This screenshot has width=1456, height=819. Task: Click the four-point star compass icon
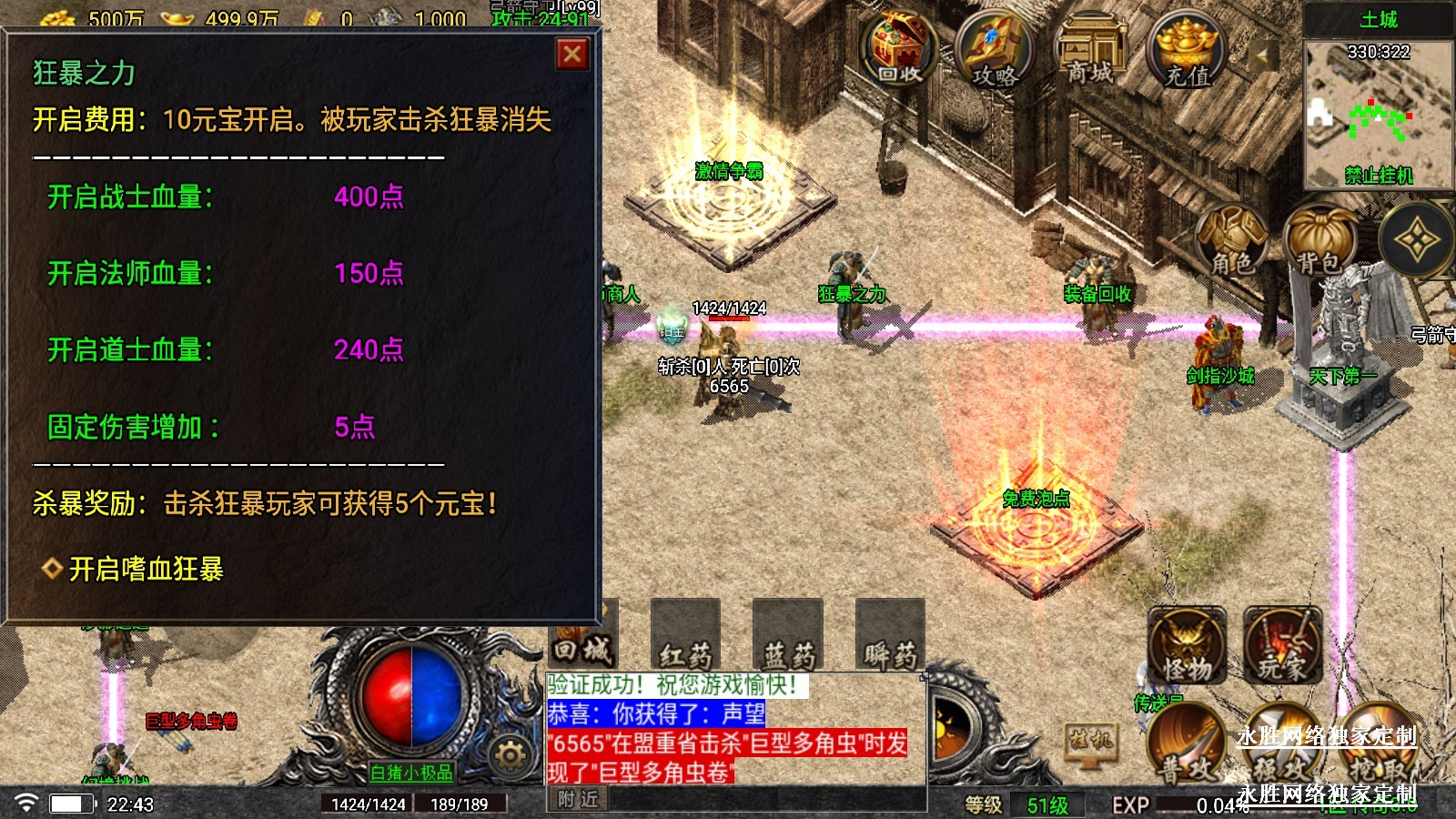coord(1417,241)
